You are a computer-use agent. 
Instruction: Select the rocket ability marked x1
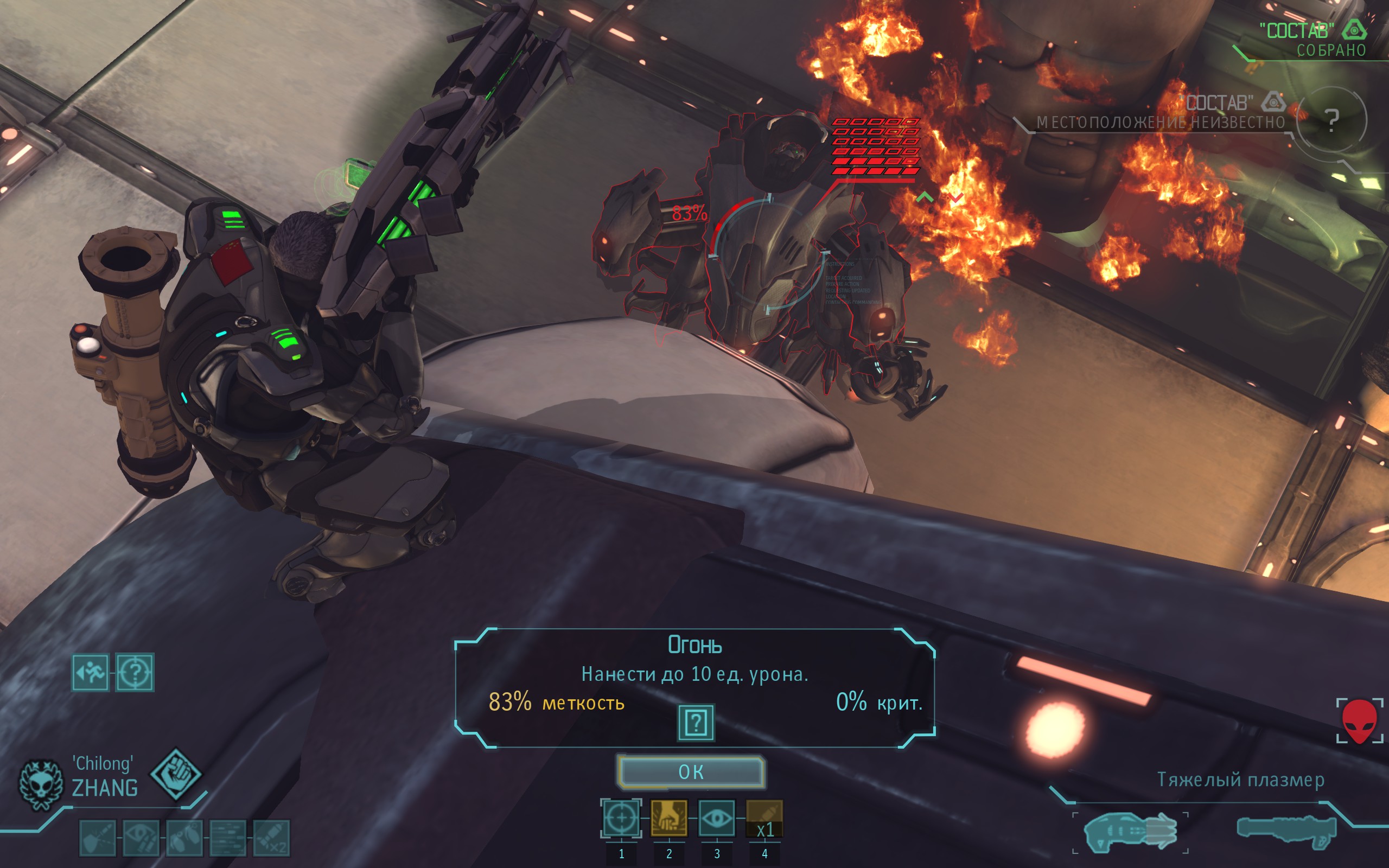click(764, 819)
